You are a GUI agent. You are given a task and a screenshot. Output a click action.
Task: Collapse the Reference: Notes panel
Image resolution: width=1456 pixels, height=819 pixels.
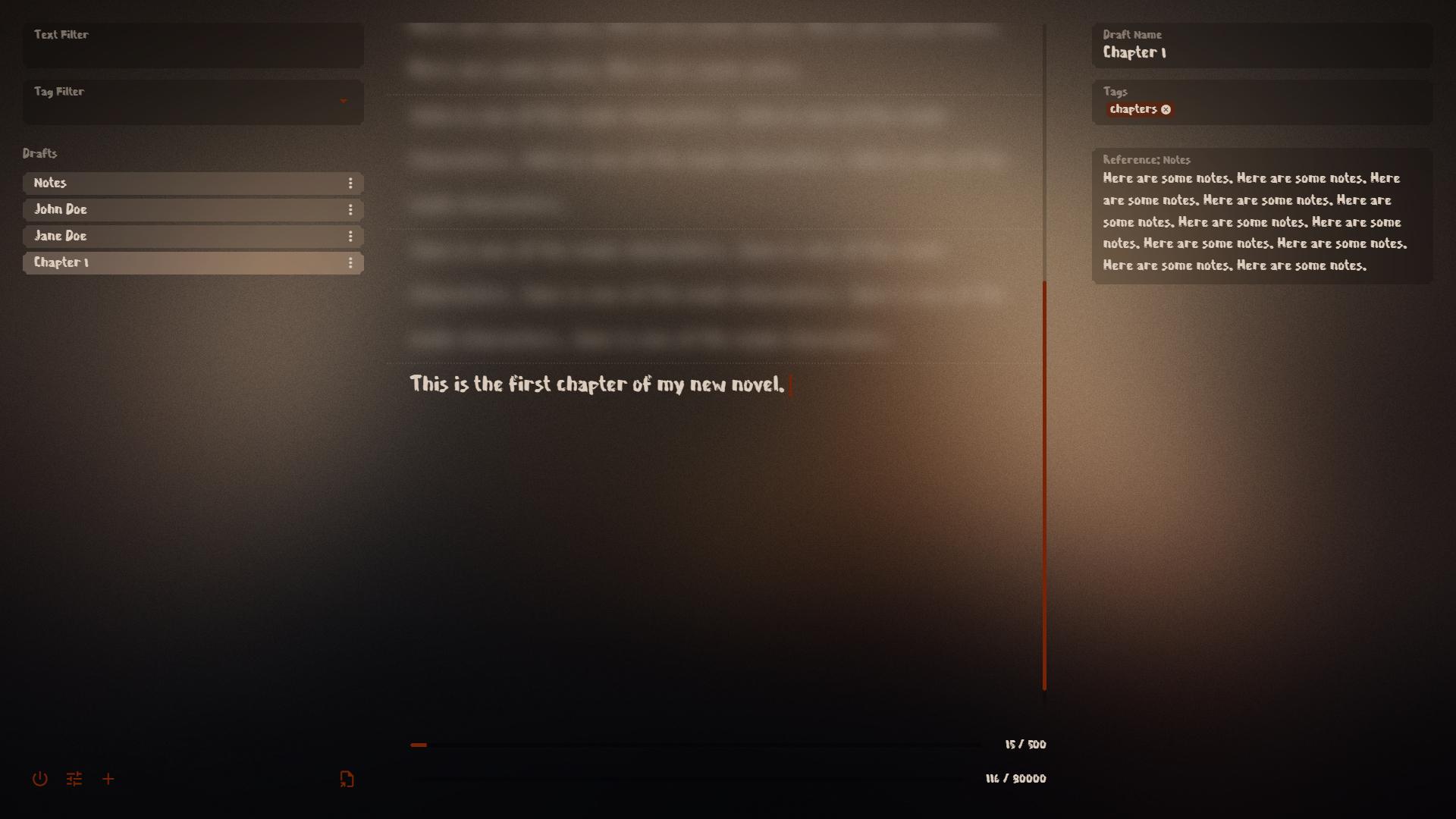pos(1146,159)
